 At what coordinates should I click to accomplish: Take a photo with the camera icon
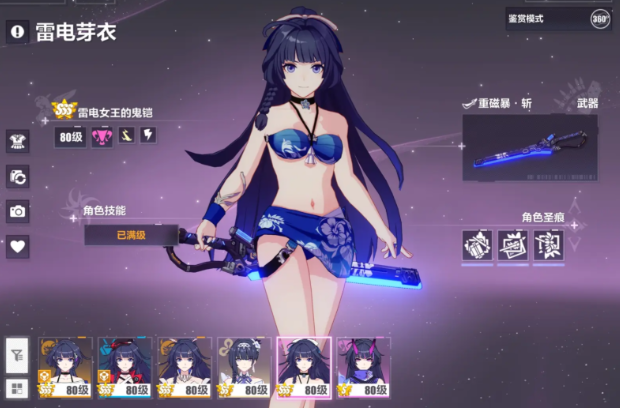(x=17, y=211)
